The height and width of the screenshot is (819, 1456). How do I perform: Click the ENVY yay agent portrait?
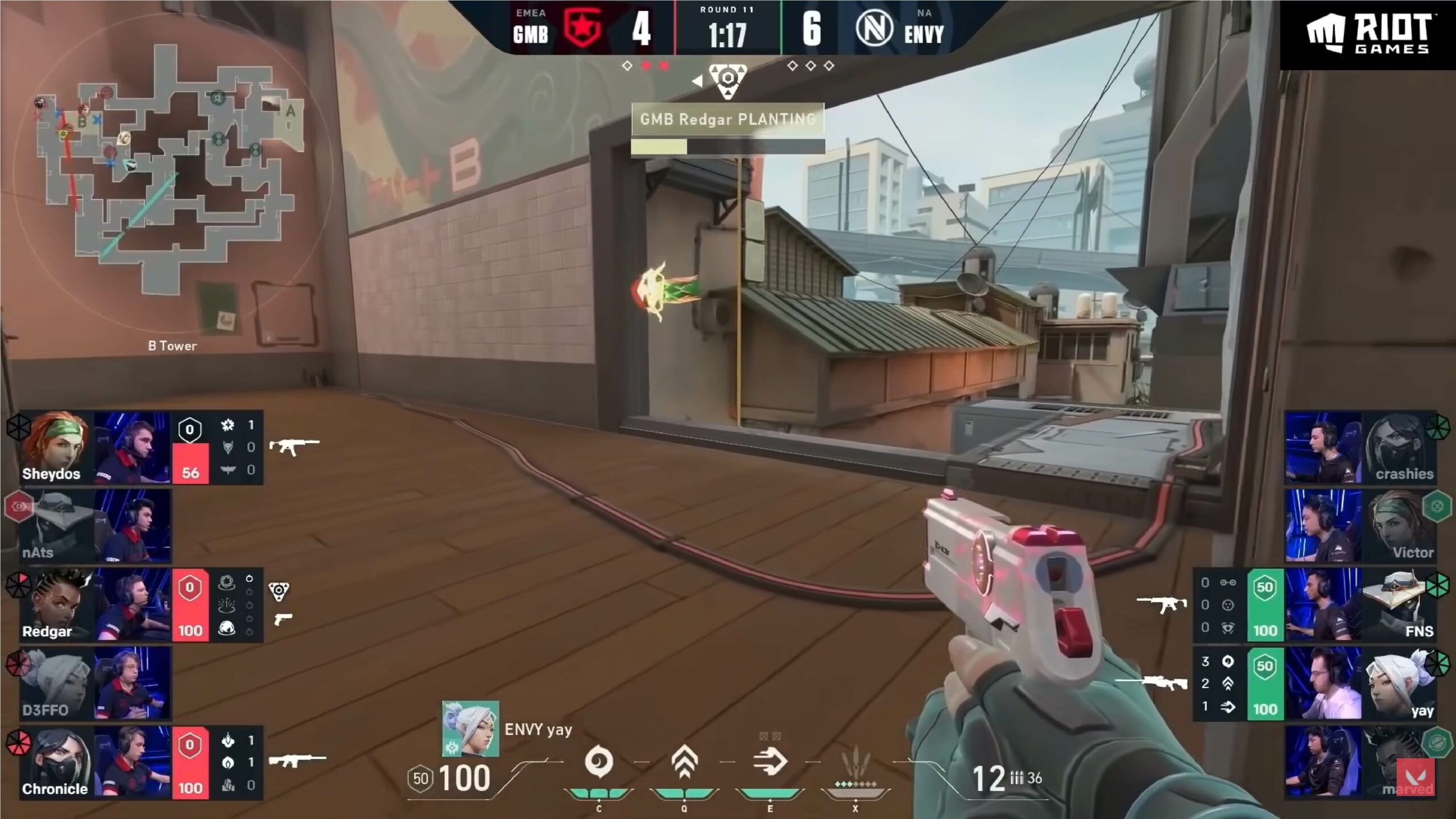470,729
